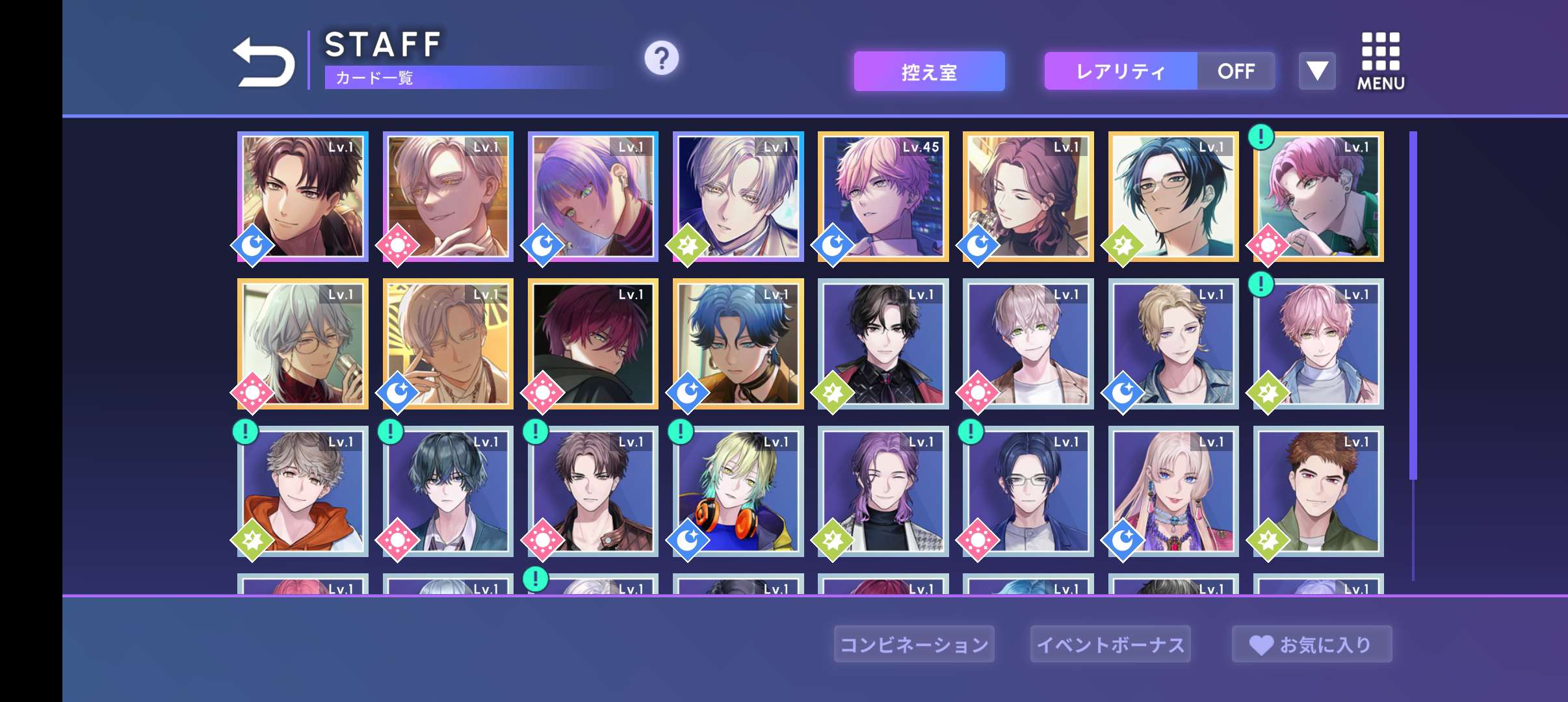Select the brown-haired card in green jacket
Viewport: 1568px width, 702px height.
coord(1318,491)
